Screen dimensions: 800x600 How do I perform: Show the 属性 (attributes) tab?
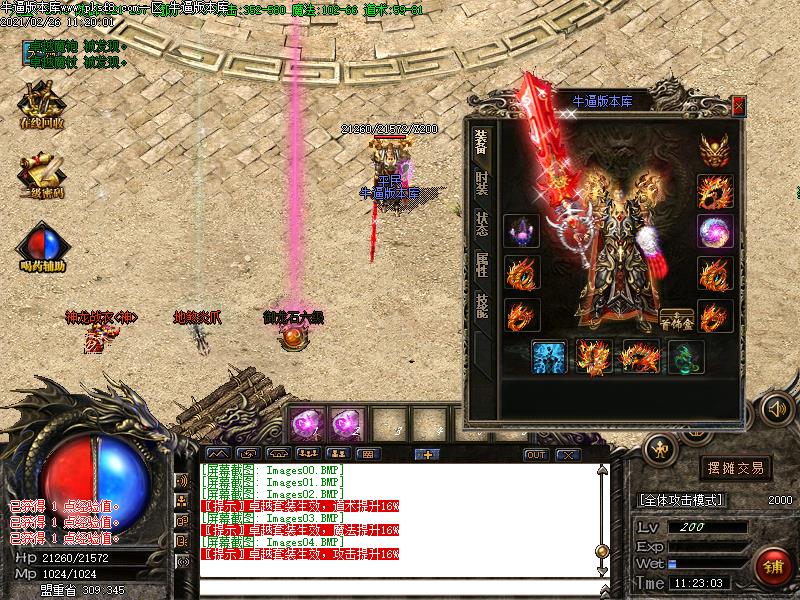pyautogui.click(x=481, y=264)
